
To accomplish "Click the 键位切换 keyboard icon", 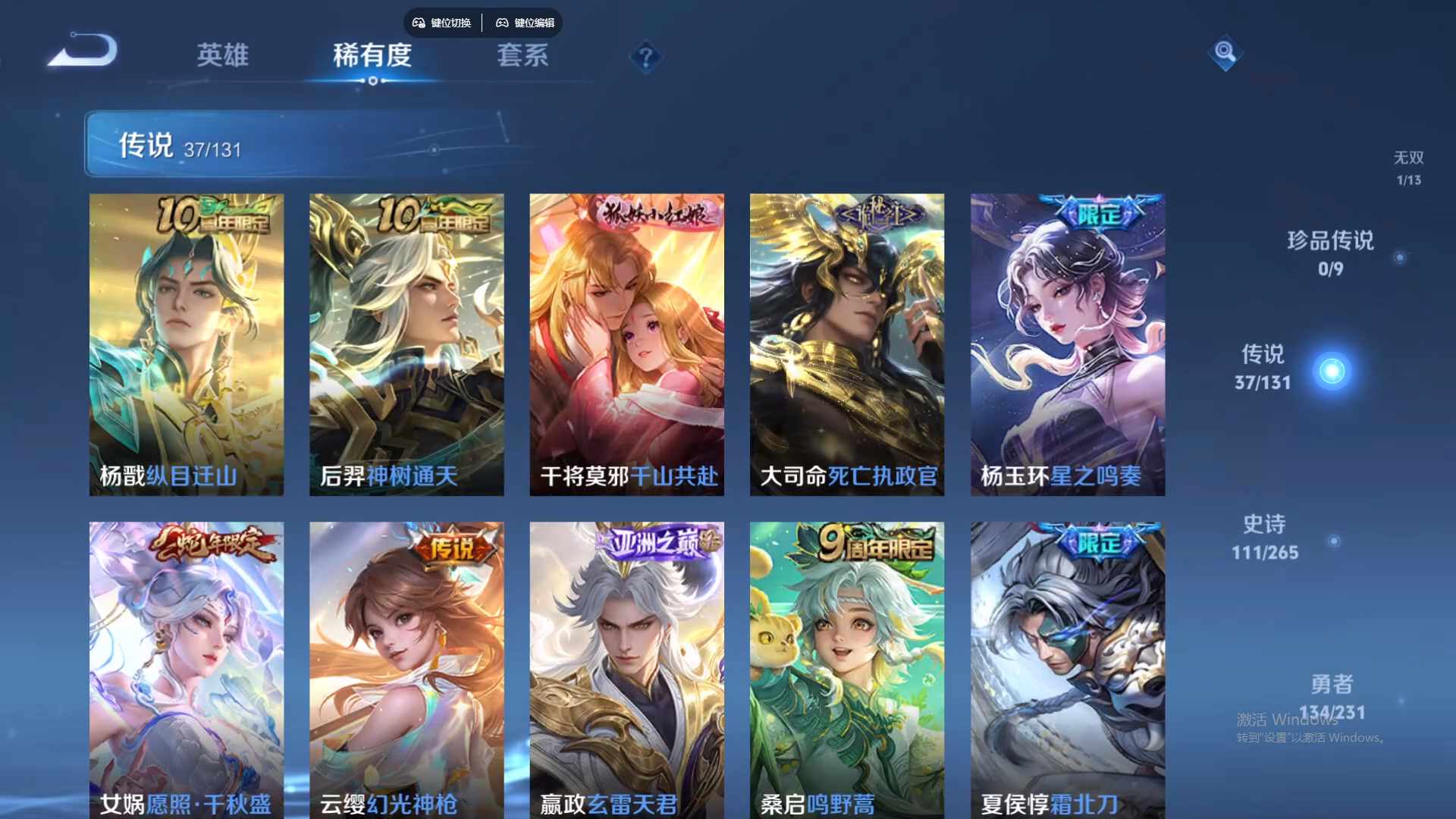I will pos(418,23).
